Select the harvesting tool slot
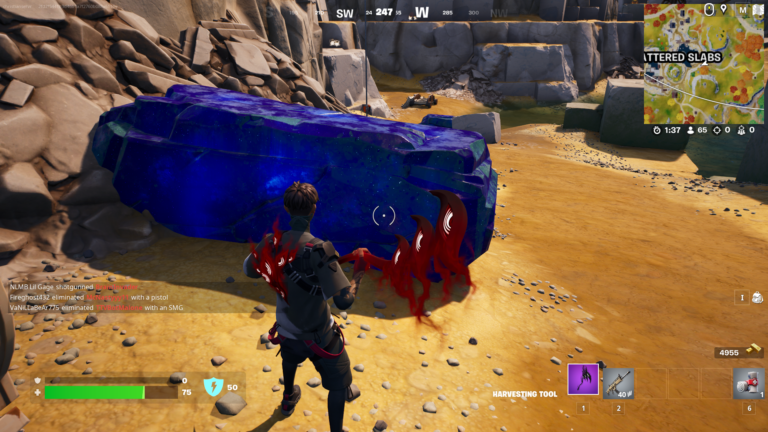 582,380
